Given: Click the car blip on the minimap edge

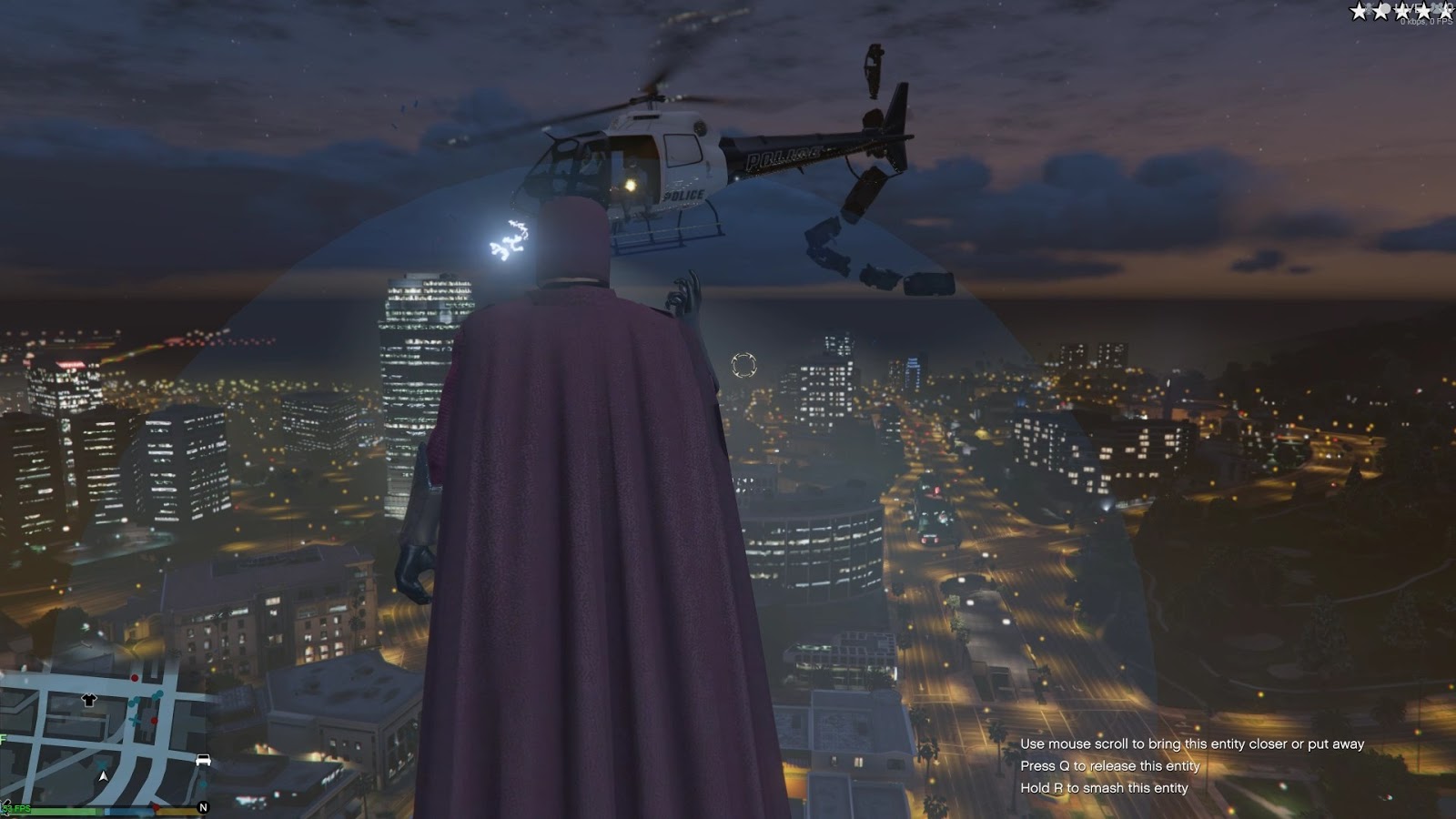Looking at the screenshot, I should (x=204, y=760).
